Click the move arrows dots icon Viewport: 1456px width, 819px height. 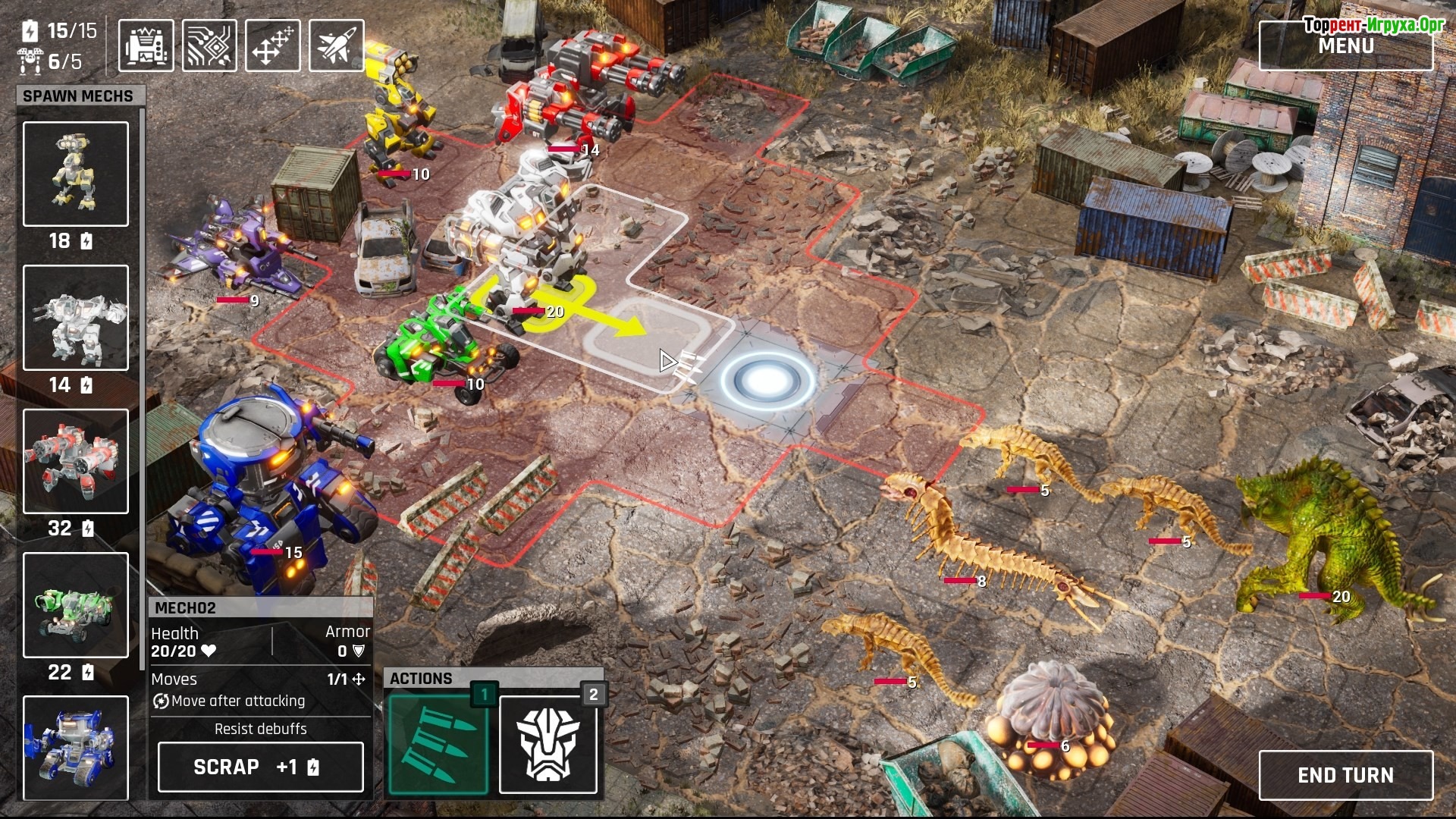[273, 46]
